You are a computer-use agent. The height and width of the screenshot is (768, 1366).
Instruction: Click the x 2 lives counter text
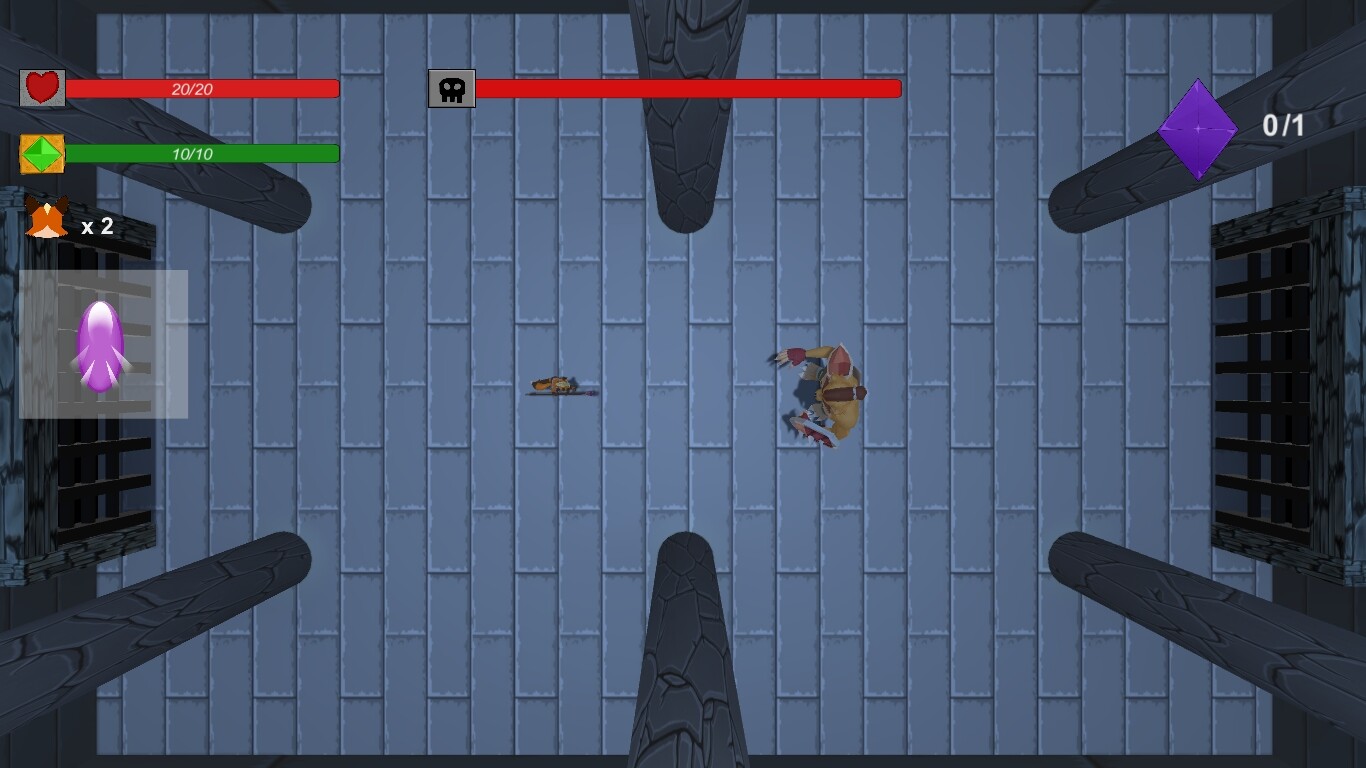pos(97,228)
